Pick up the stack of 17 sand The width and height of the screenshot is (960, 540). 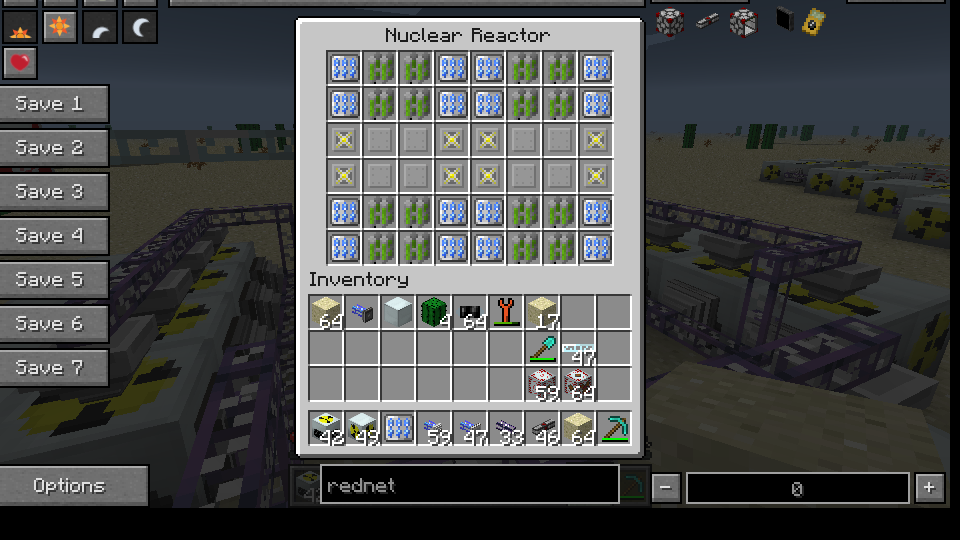point(542,313)
